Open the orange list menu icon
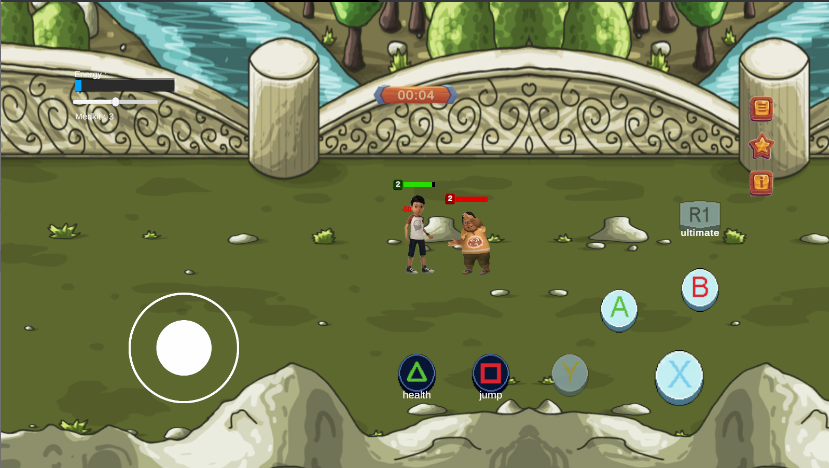The width and height of the screenshot is (829, 468). tap(762, 108)
